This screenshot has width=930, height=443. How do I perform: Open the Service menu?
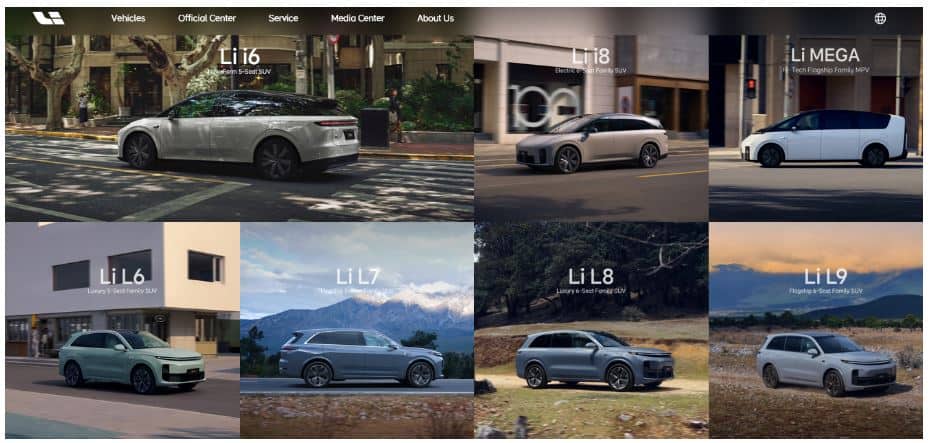click(283, 18)
